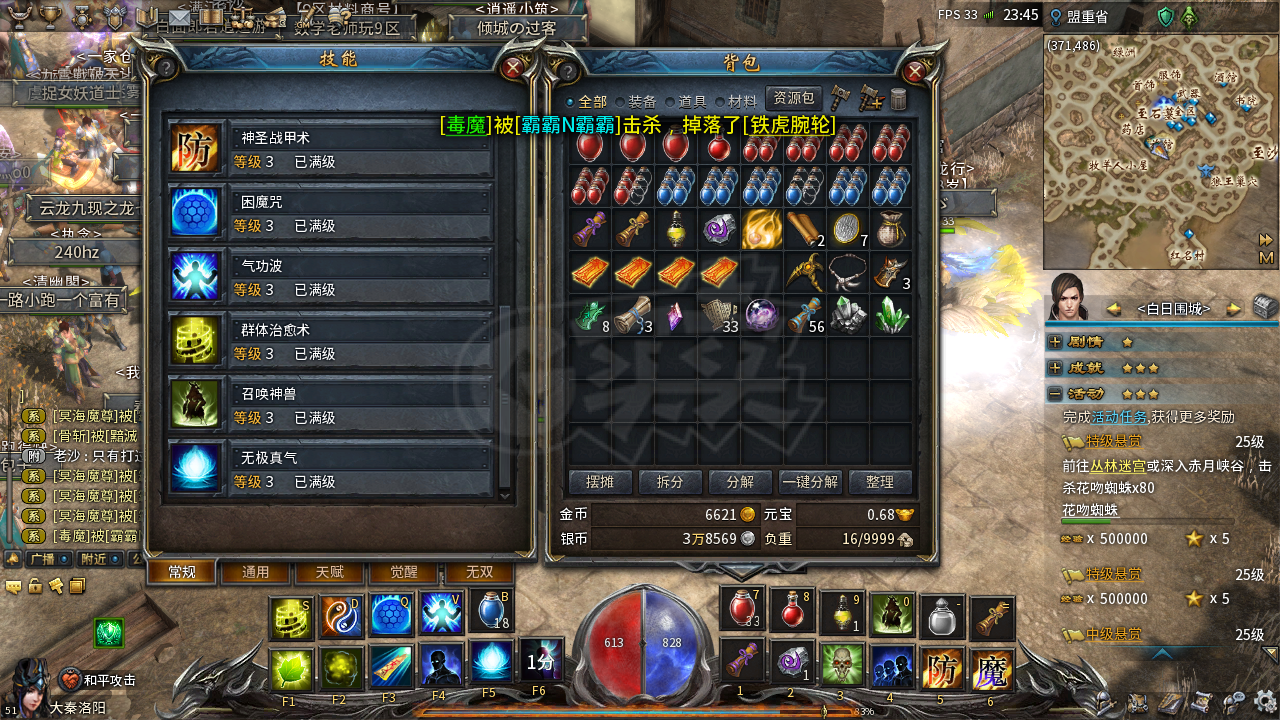
Task: Select the purple orb item in backpack
Action: point(761,316)
